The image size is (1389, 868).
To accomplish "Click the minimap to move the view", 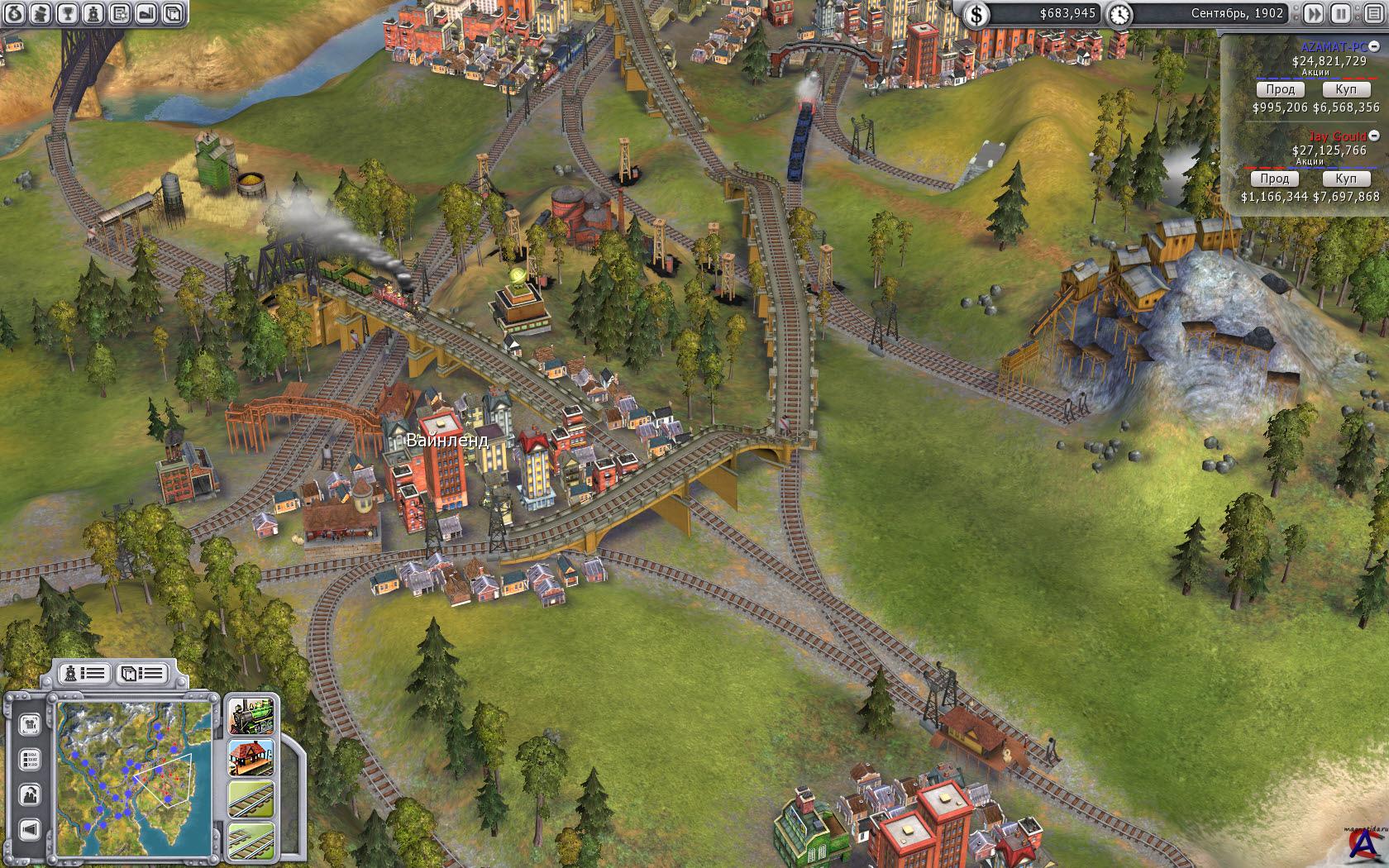I will [134, 769].
